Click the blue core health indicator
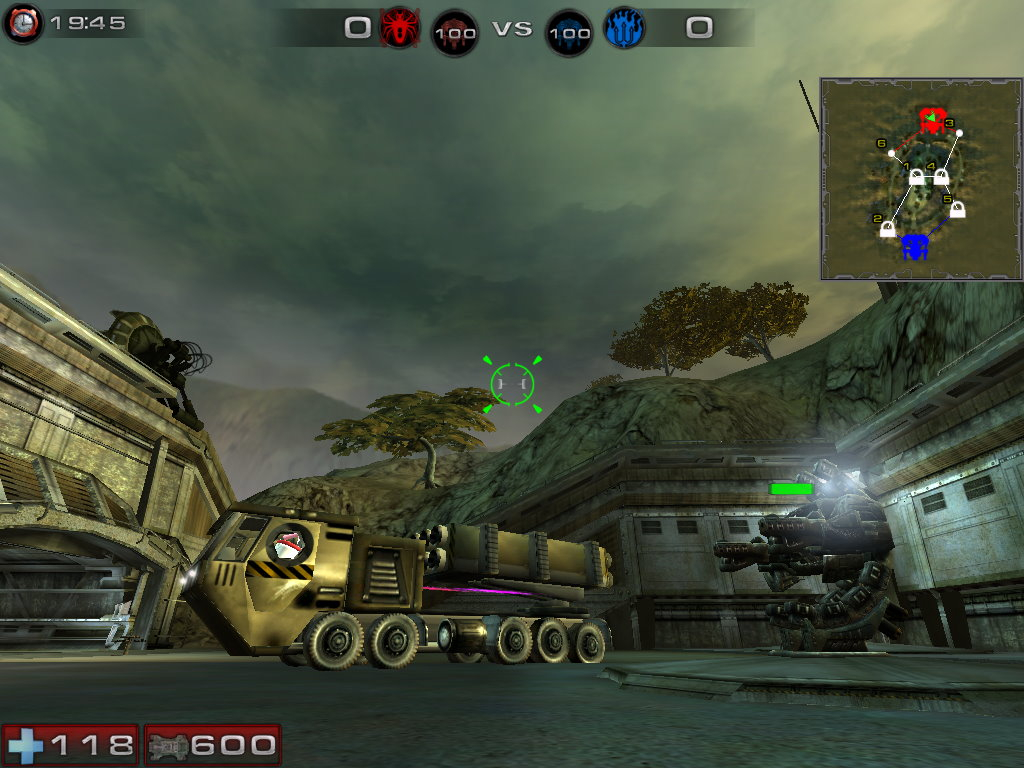Viewport: 1024px width, 768px height. [x=569, y=32]
